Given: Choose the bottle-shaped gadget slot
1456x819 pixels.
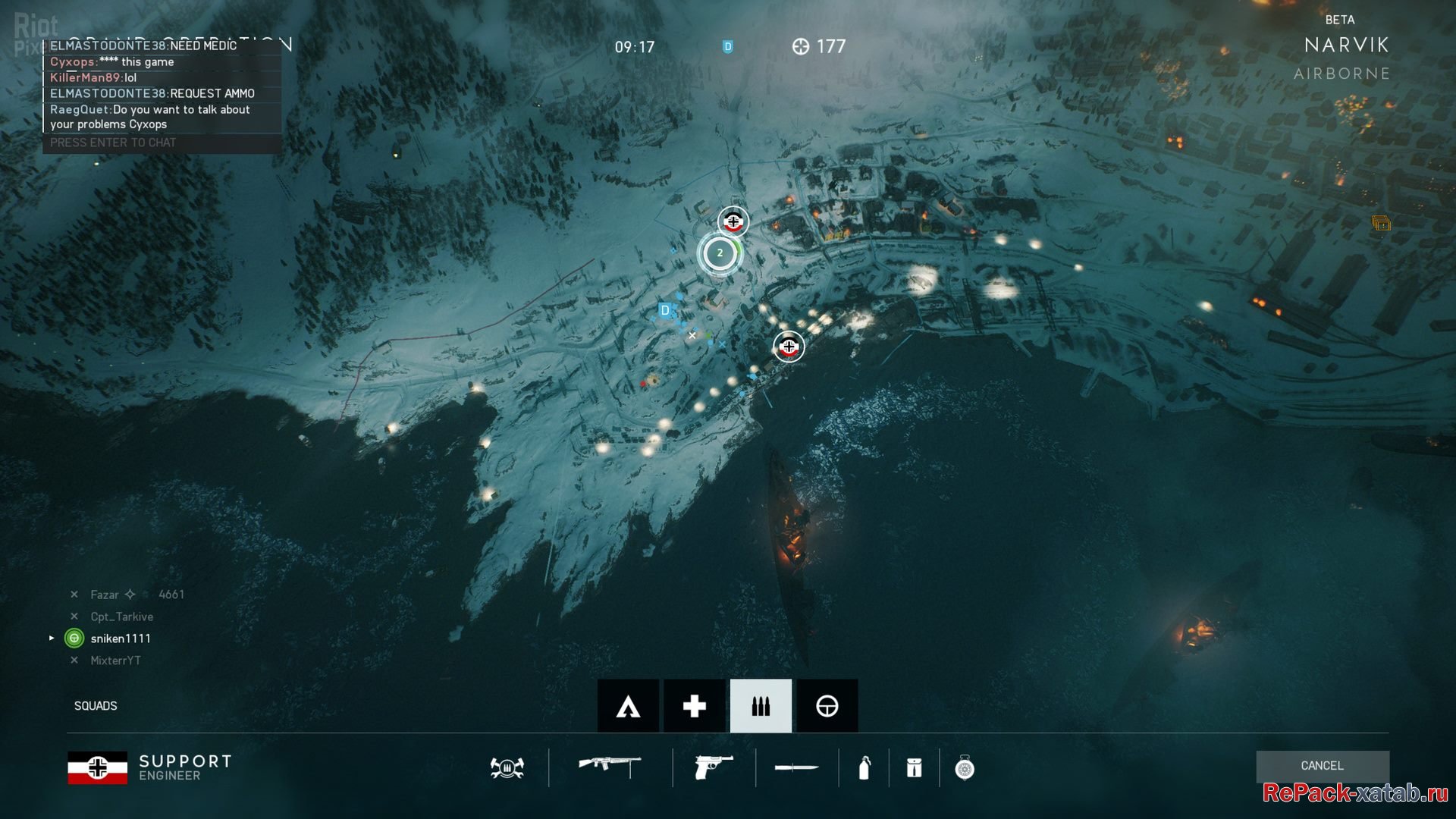Looking at the screenshot, I should pyautogui.click(x=864, y=768).
